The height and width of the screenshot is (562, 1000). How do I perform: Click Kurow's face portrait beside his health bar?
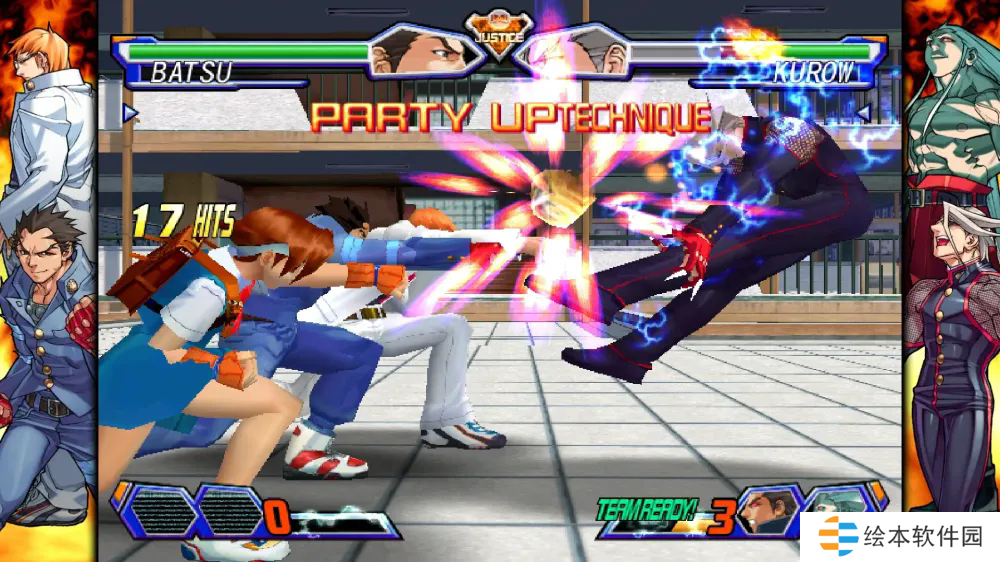(x=577, y=50)
